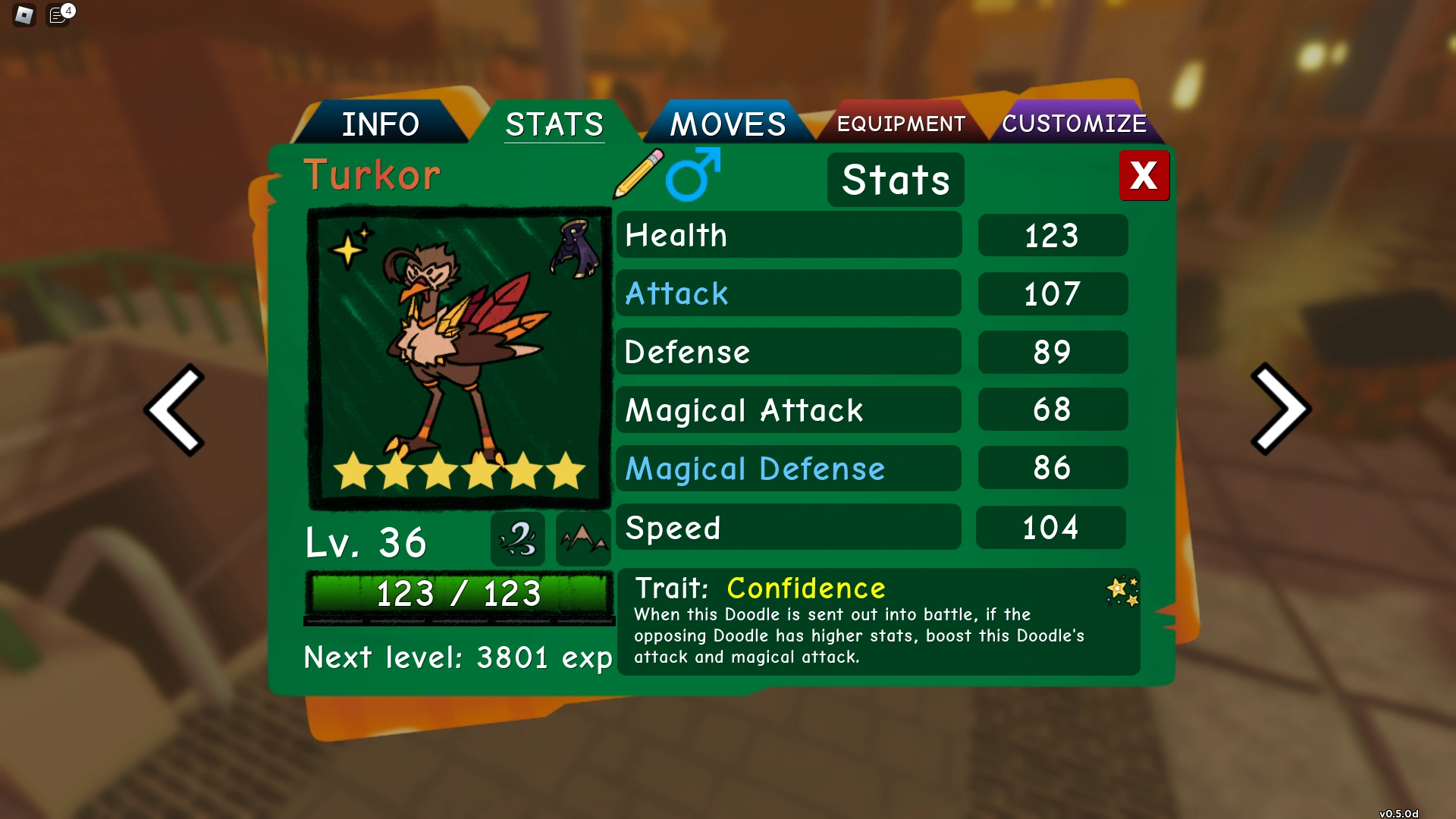Image resolution: width=1456 pixels, height=819 pixels.
Task: Select the mountain type icon near Lv. 36
Action: coord(582,539)
